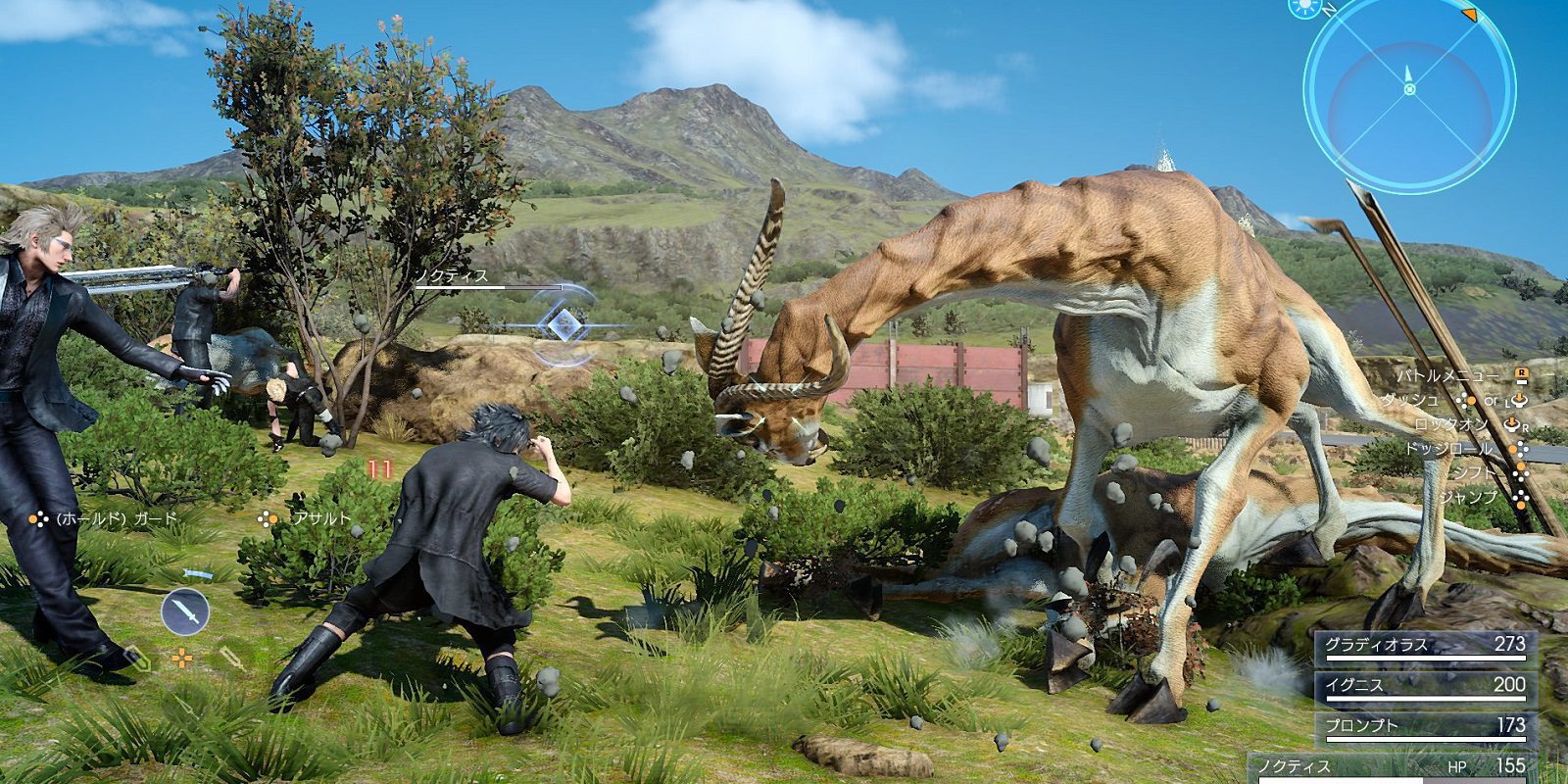Click the d-pad icon below the sword emblem
1568x784 pixels.
click(x=183, y=658)
